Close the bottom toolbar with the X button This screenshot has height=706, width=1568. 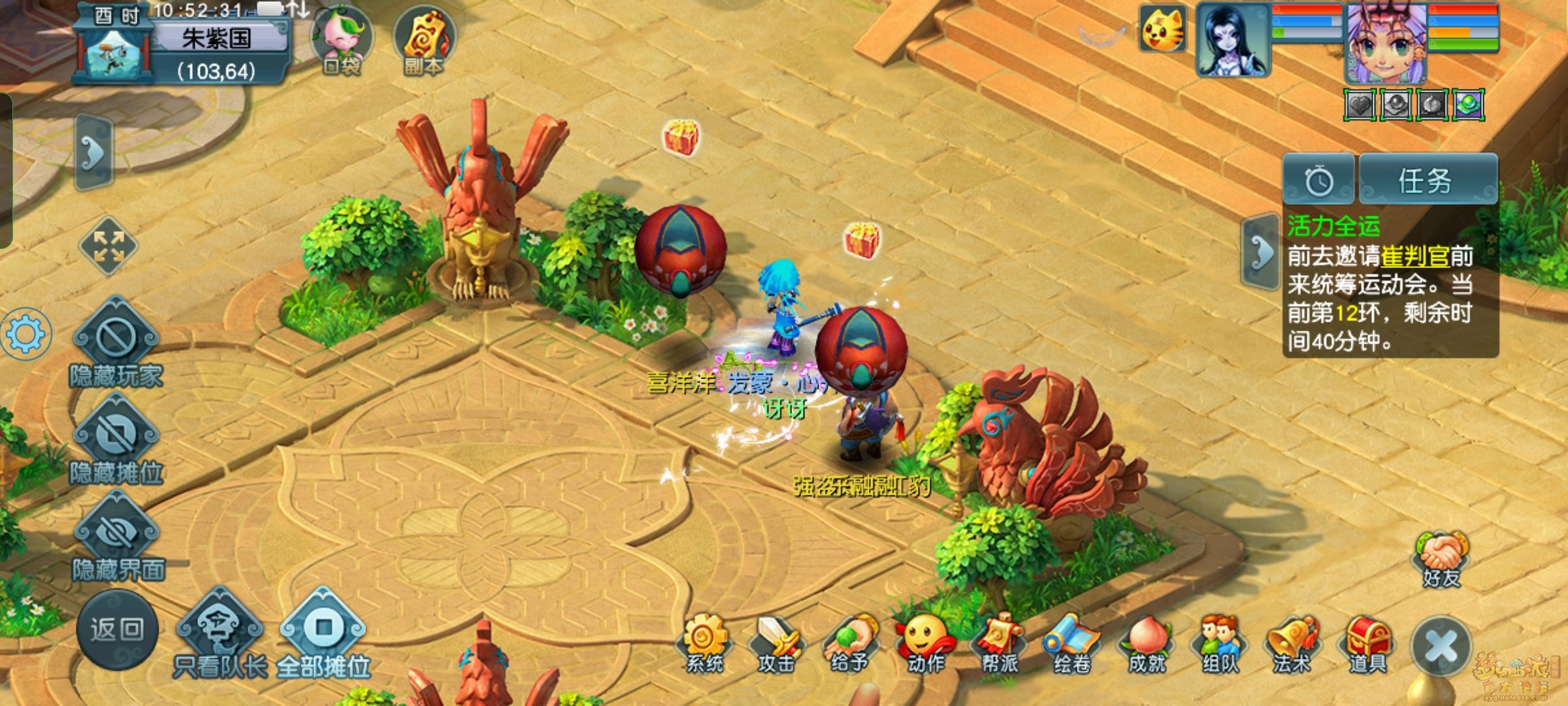pos(1441,647)
